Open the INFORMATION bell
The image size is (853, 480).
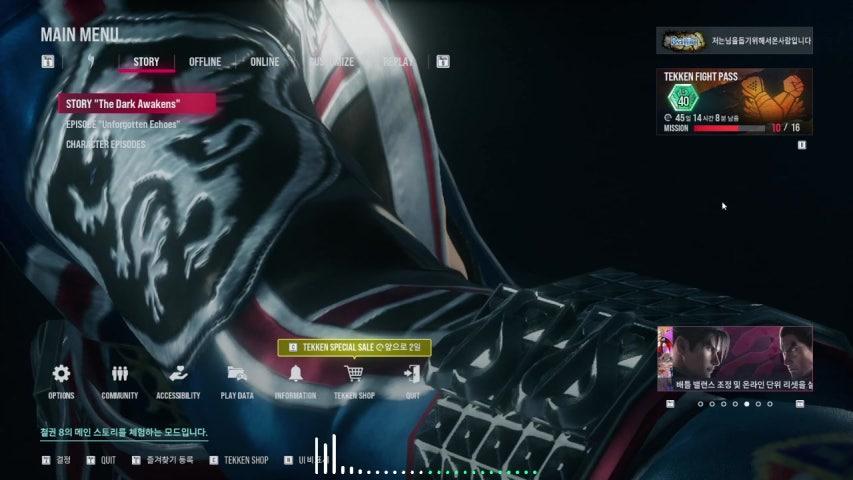tap(295, 375)
